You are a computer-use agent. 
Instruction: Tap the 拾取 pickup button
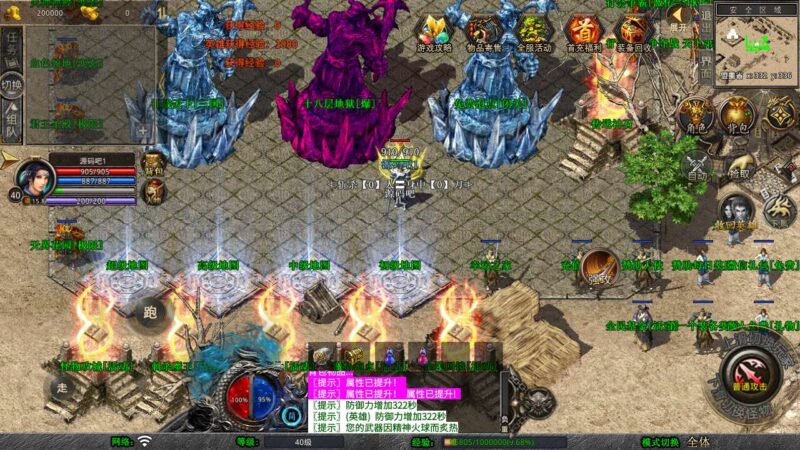[738, 167]
